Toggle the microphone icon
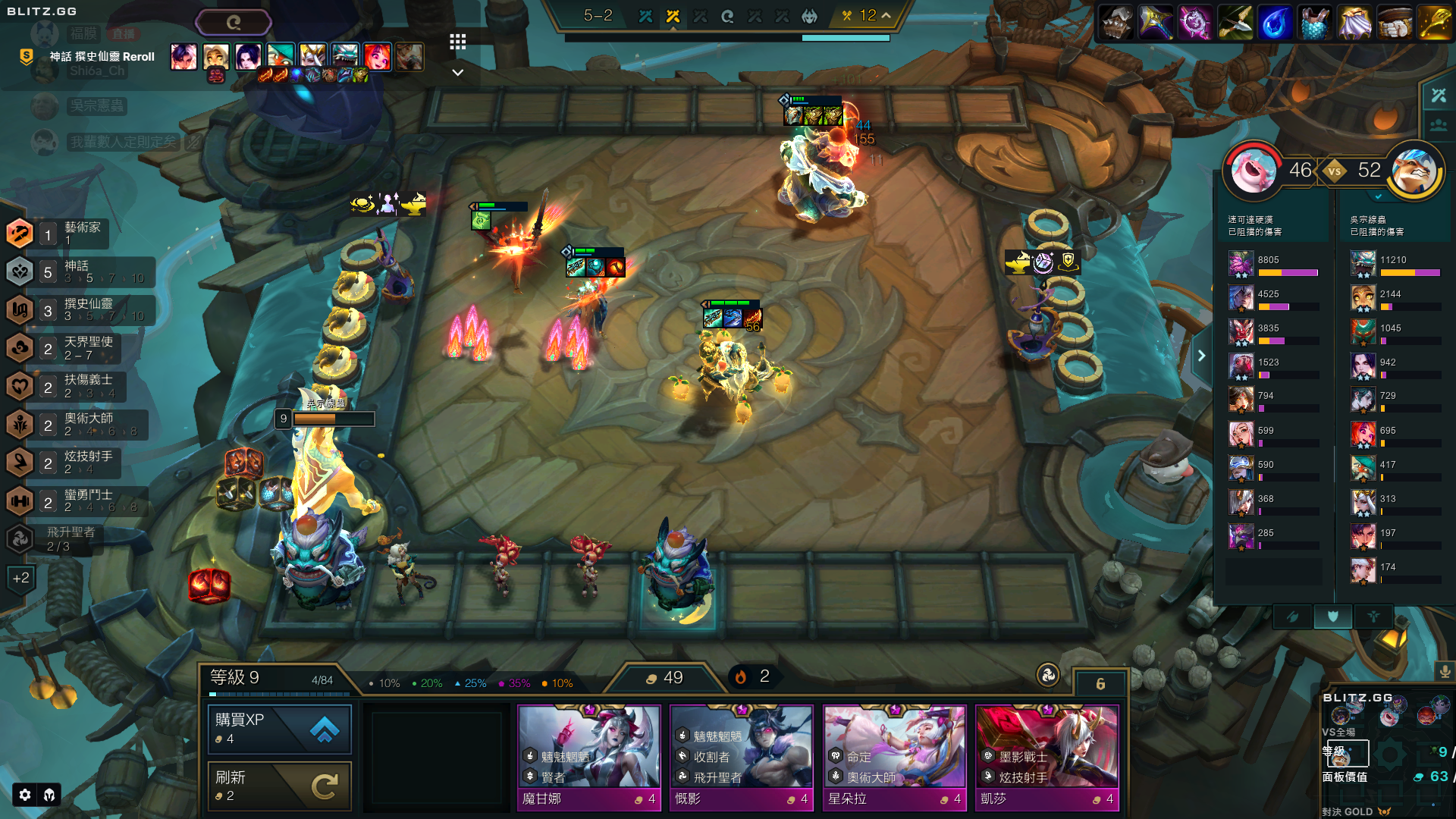Image resolution: width=1456 pixels, height=819 pixels. point(1445,671)
